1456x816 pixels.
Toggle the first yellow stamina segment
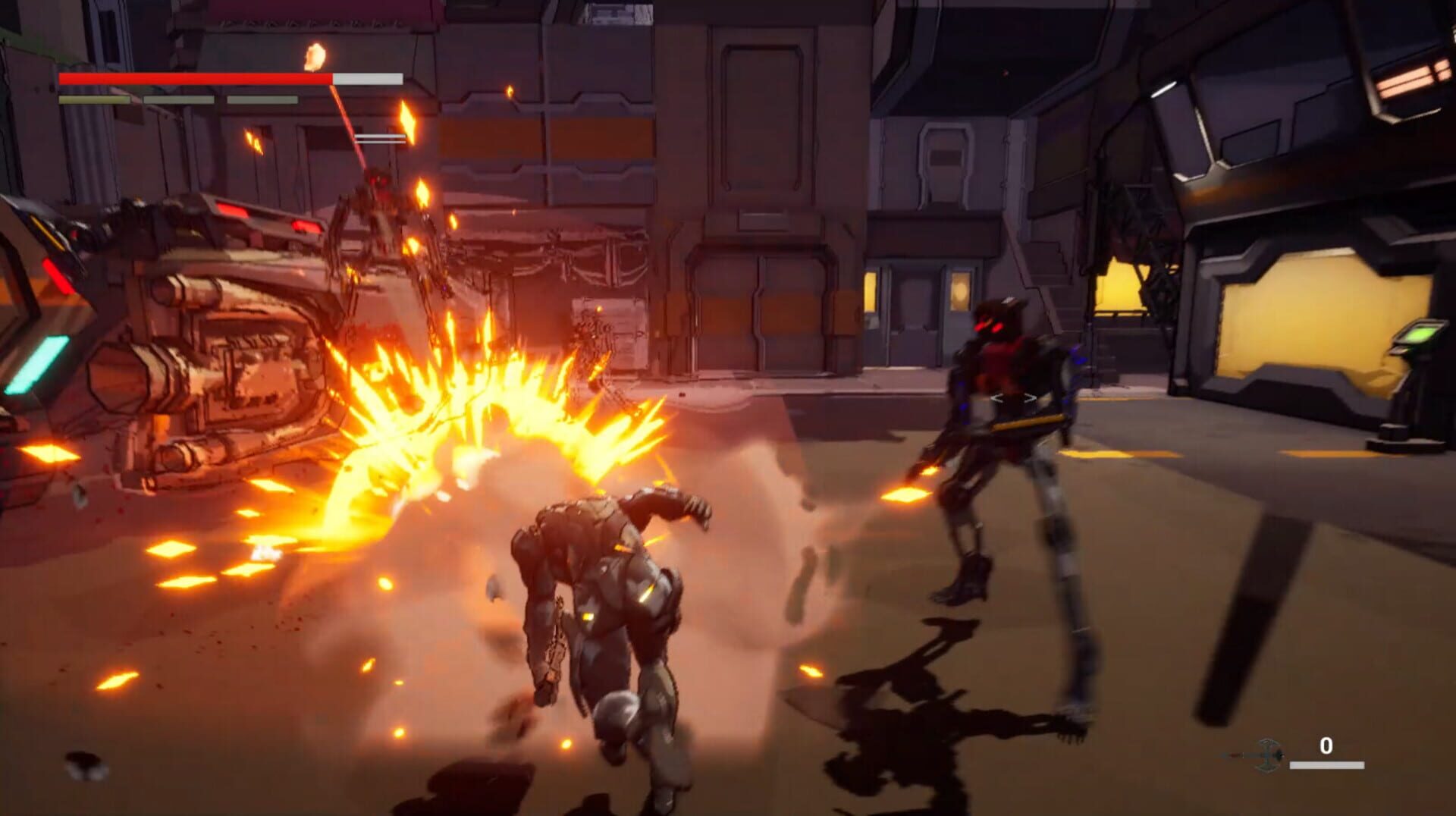[x=95, y=100]
